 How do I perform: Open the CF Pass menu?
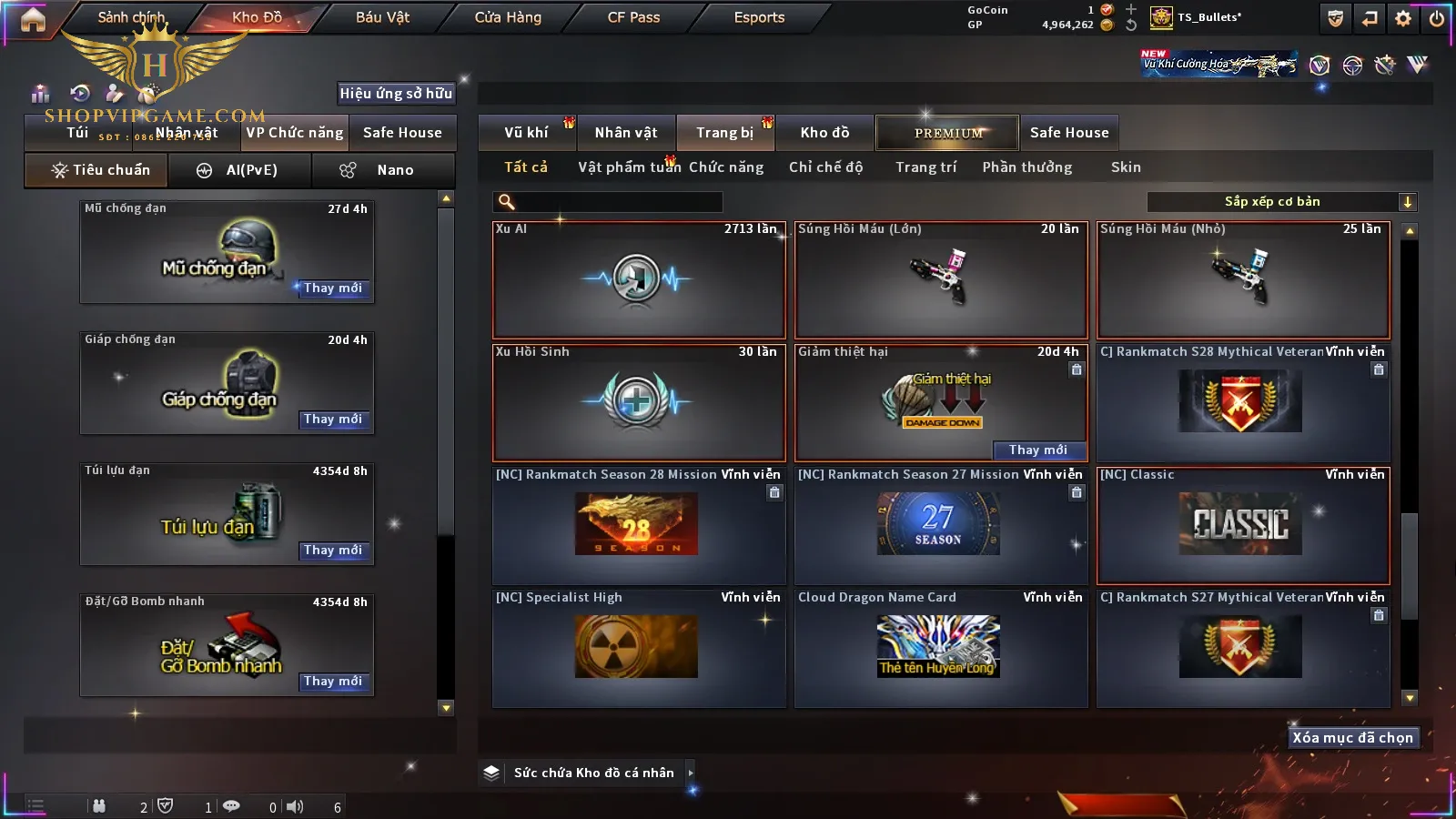[633, 17]
